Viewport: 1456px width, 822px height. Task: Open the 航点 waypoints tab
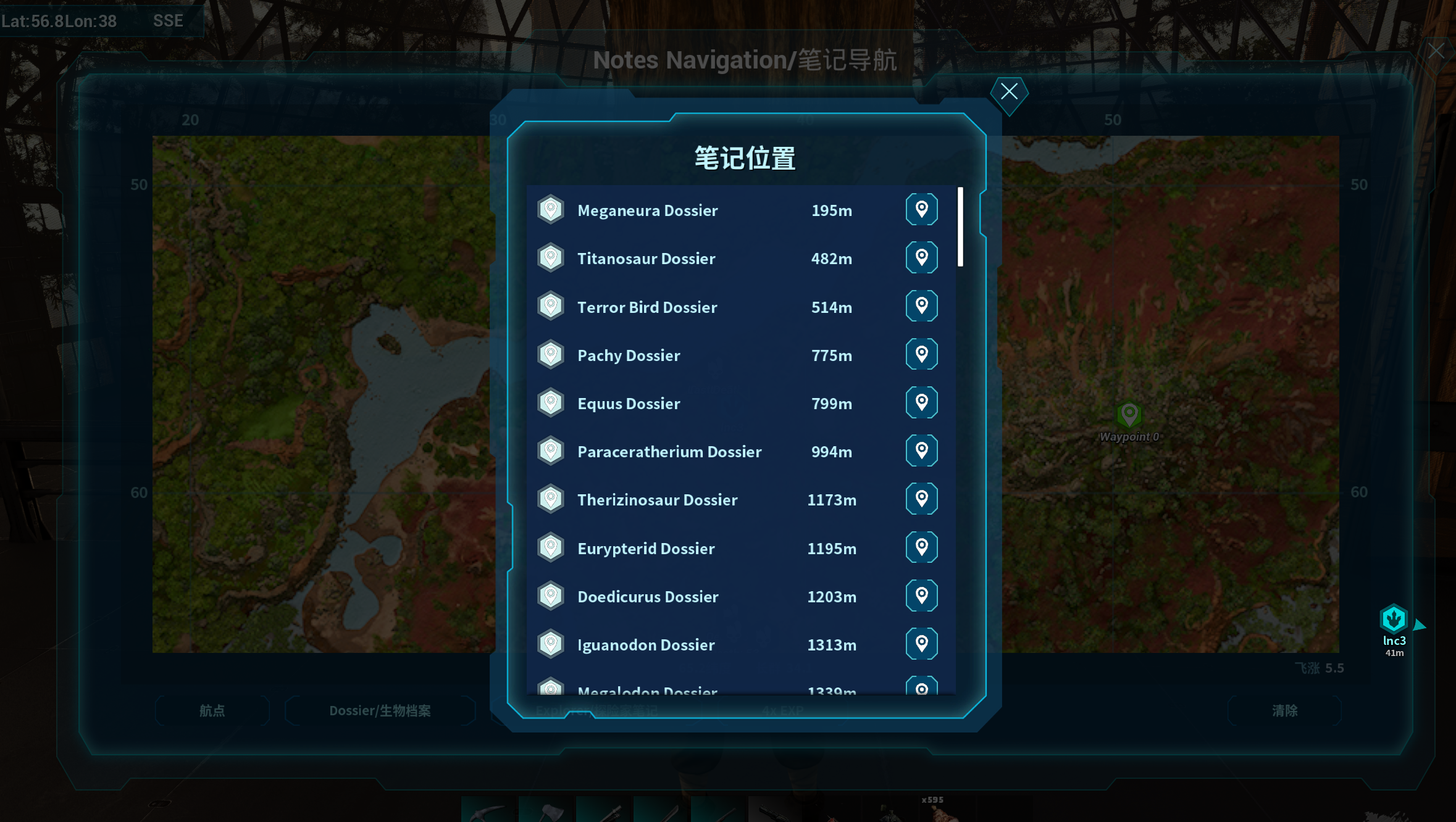(212, 711)
